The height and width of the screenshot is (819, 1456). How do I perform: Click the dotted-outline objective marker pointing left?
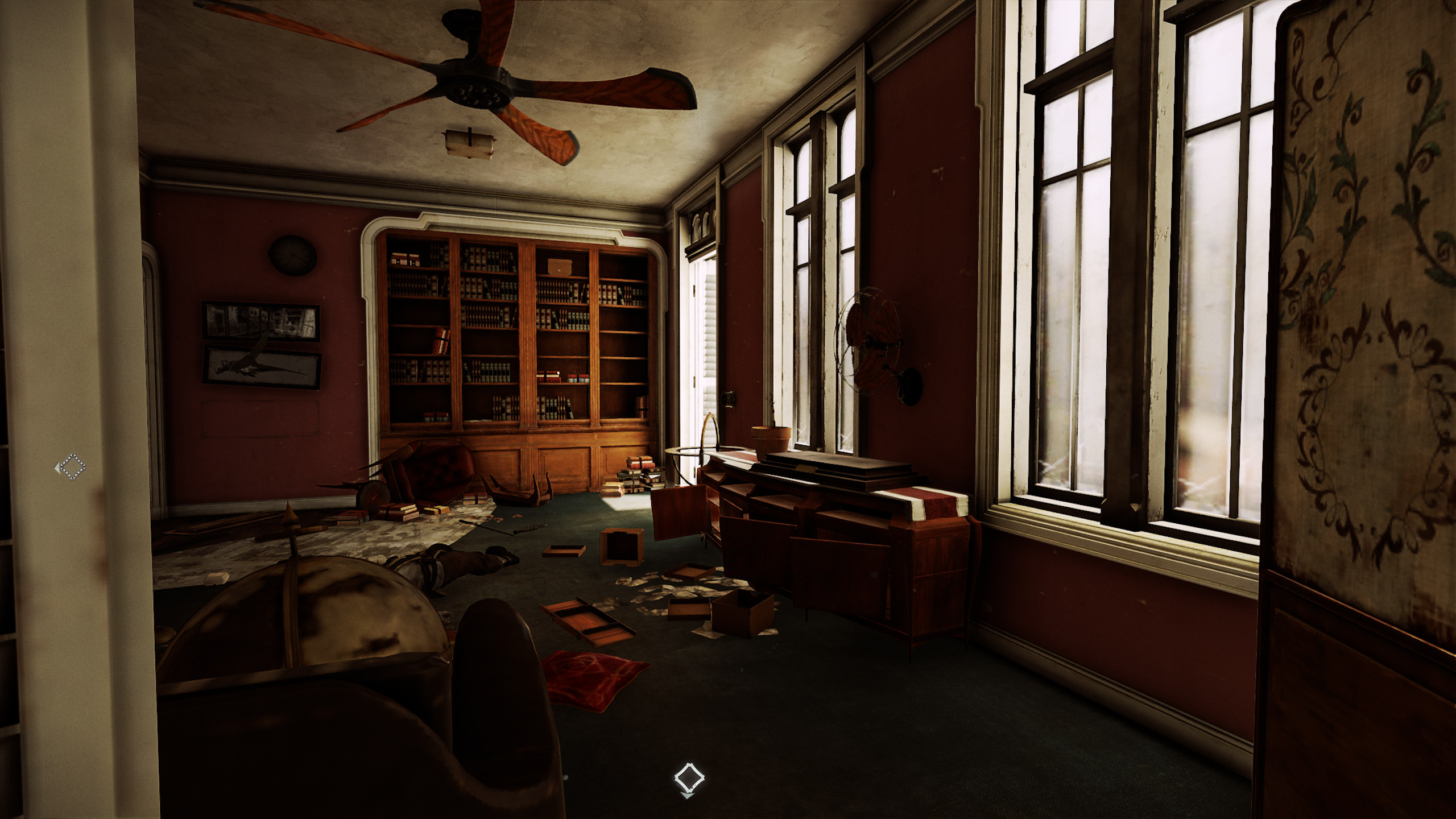tap(72, 468)
